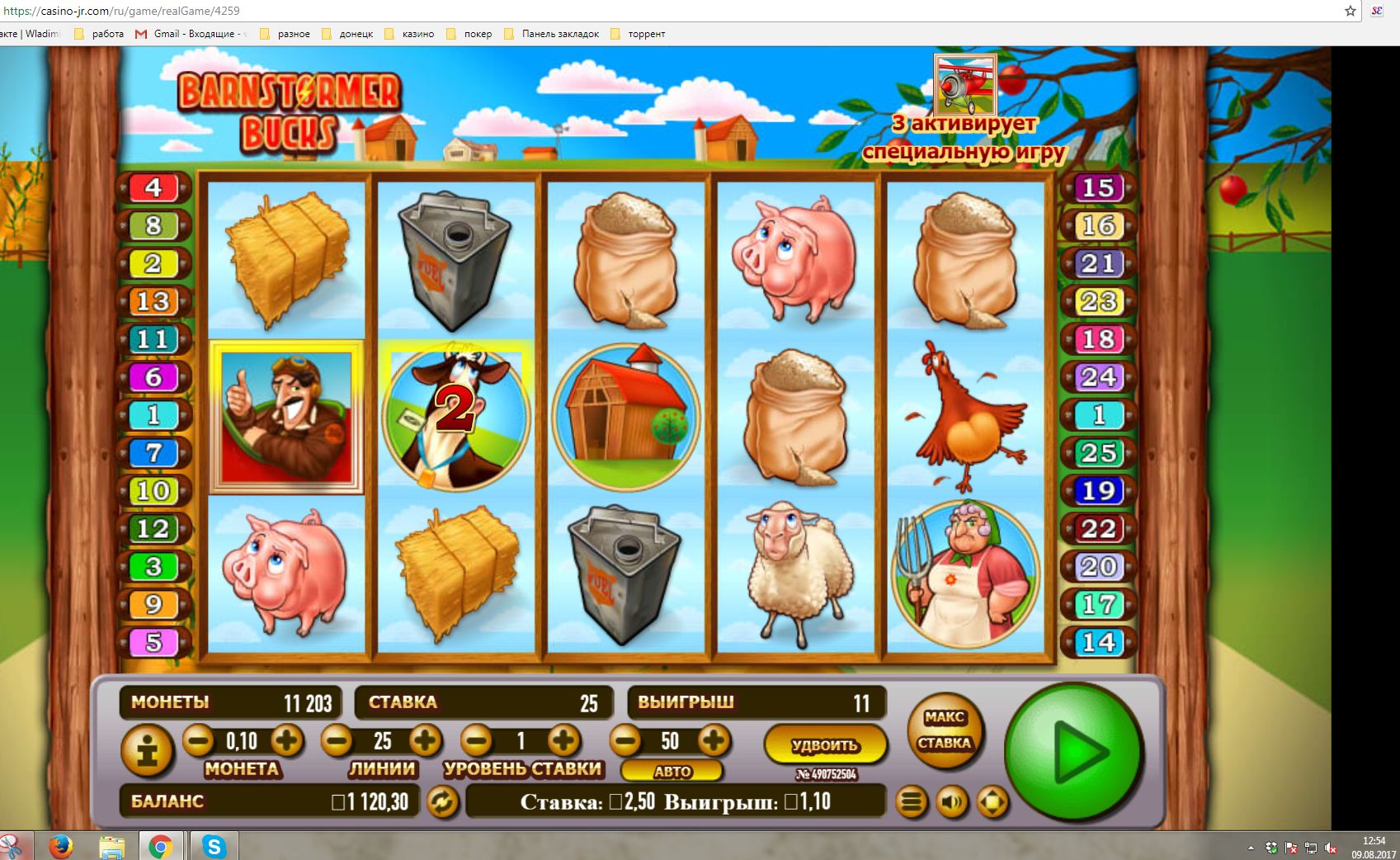Raise the bet level (УРОВЕНЬ СТАВКИ)
The image size is (1400, 860).
[564, 740]
